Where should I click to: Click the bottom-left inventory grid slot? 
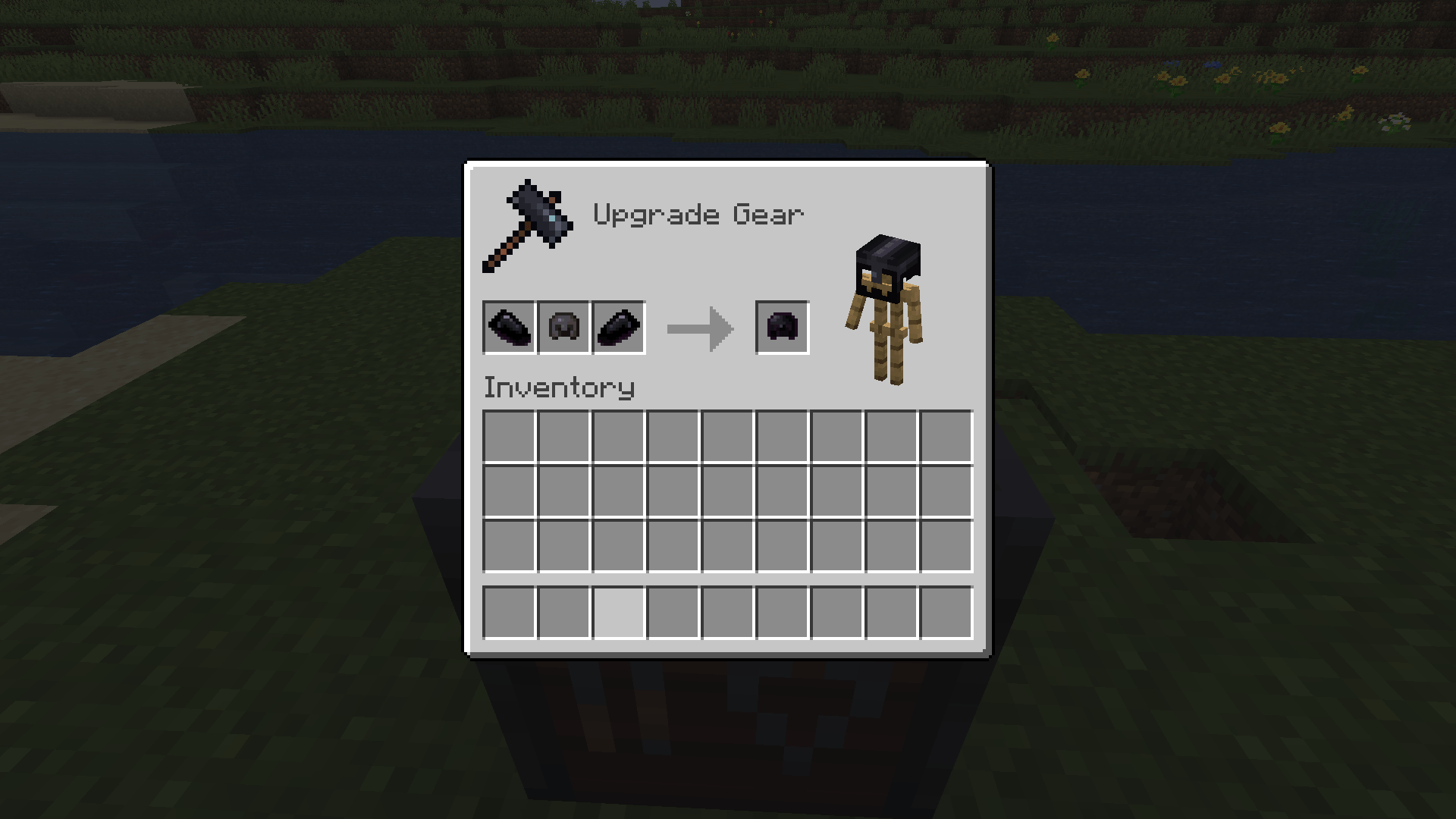(x=510, y=545)
